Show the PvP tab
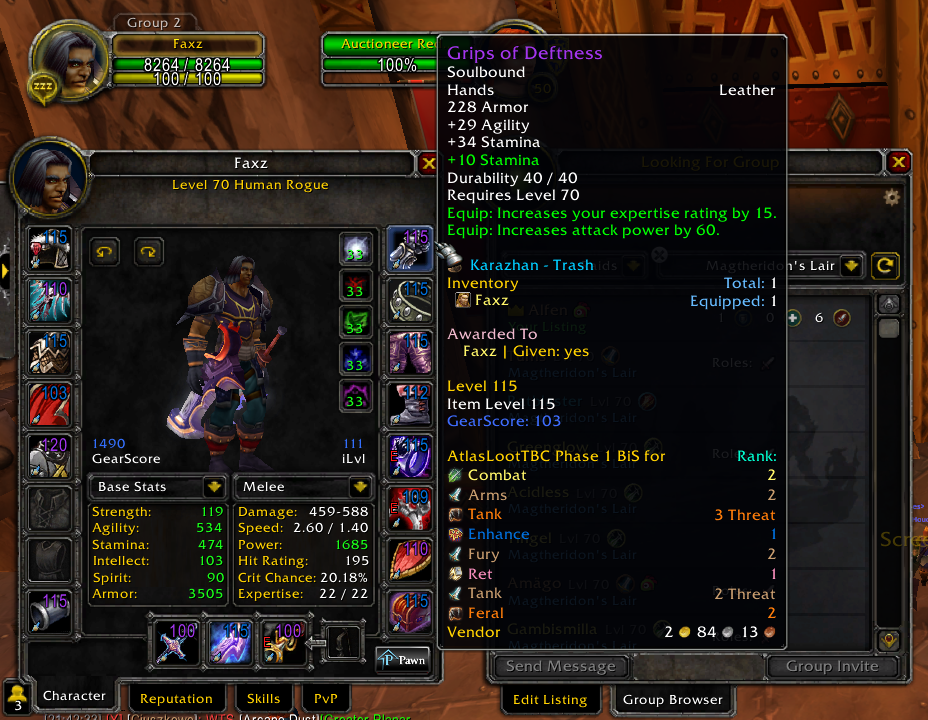The width and height of the screenshot is (928, 720). point(325,698)
